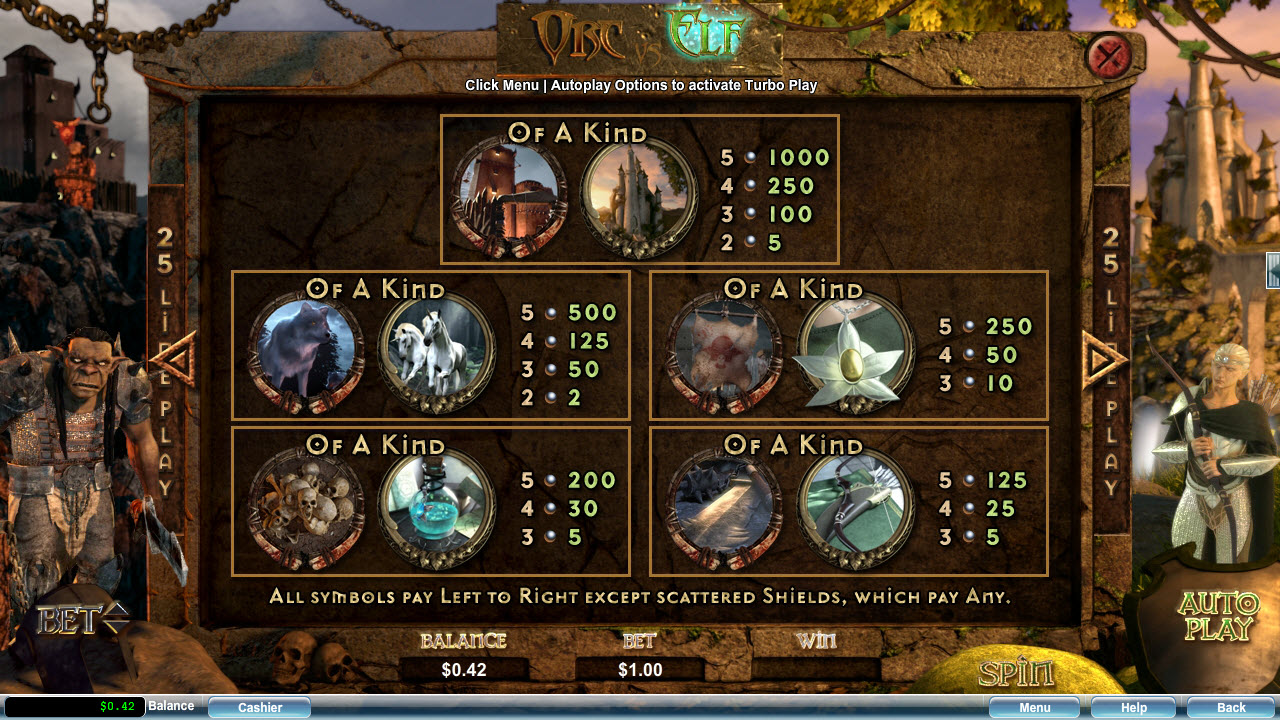The image size is (1280, 720).
Task: Show the next paytable page
Action: tap(1103, 359)
